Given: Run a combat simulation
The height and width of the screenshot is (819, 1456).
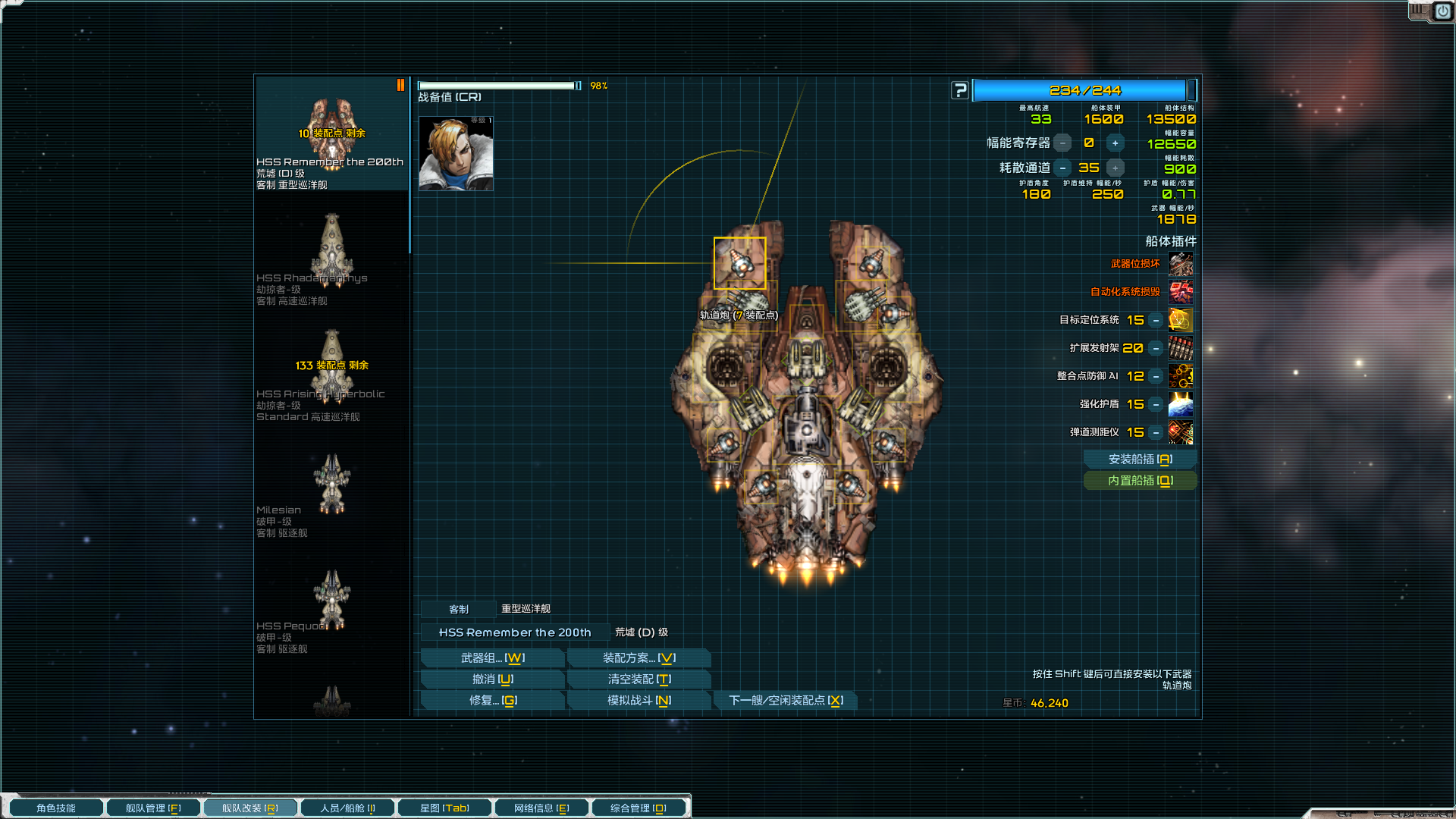Looking at the screenshot, I should 639,701.
